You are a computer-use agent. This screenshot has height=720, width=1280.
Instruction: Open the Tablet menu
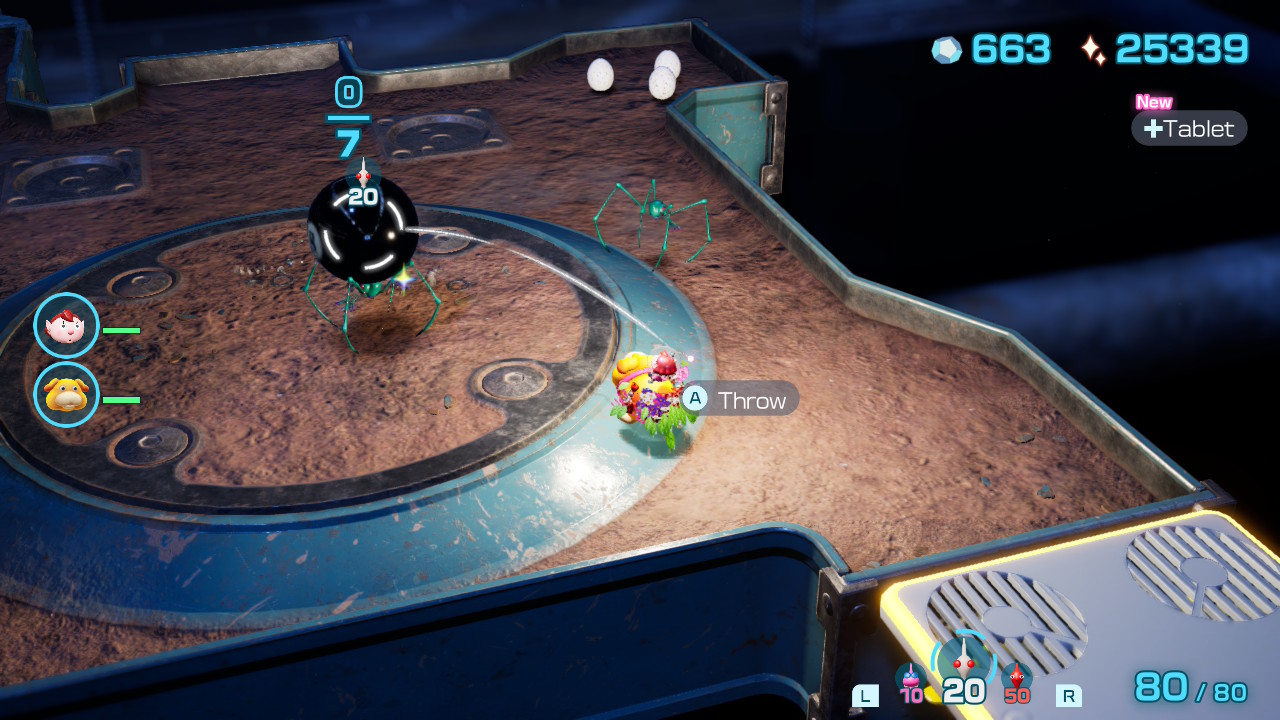point(1189,128)
